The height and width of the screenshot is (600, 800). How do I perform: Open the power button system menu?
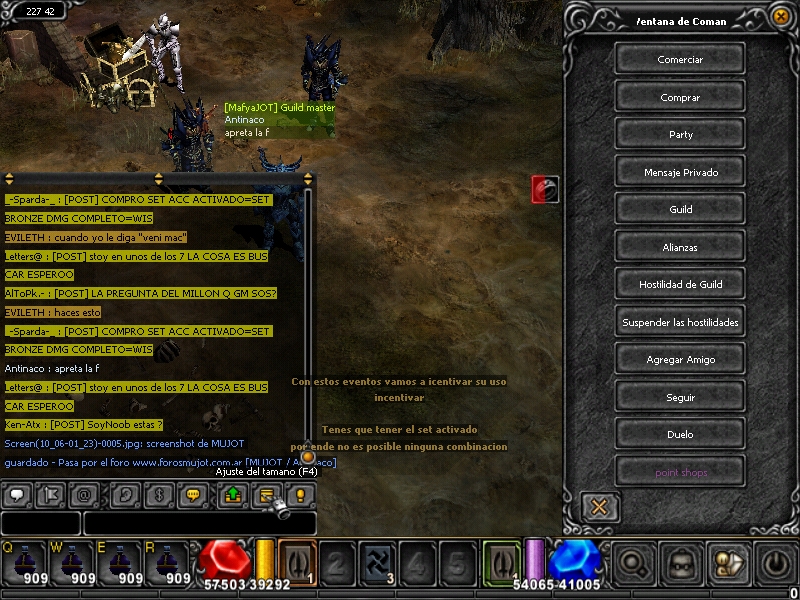click(x=777, y=563)
